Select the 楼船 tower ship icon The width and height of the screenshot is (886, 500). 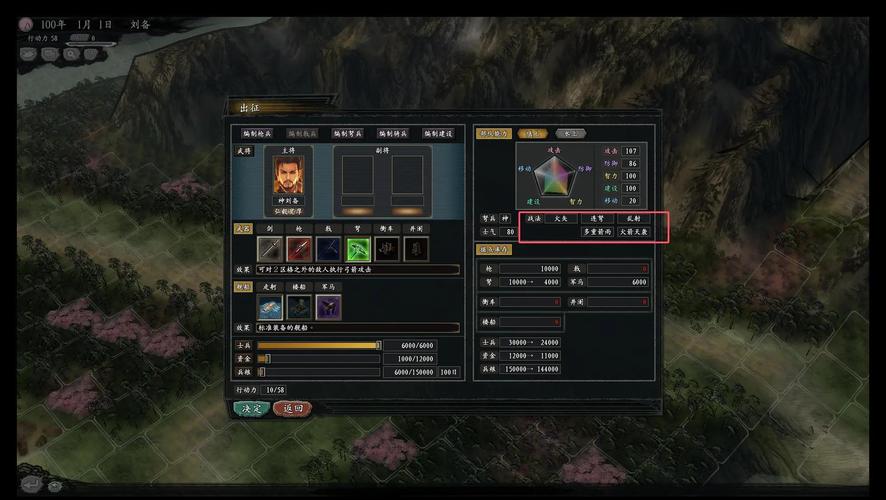[299, 307]
